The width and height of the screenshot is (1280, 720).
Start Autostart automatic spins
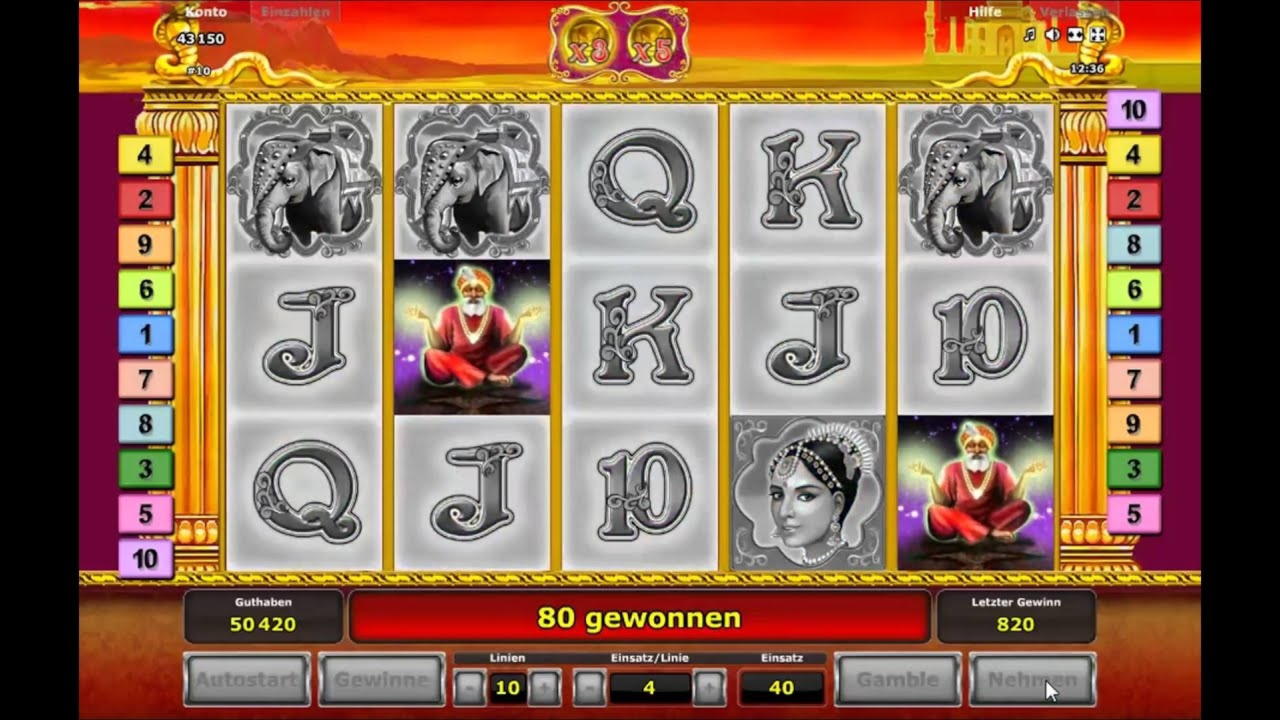[x=245, y=680]
